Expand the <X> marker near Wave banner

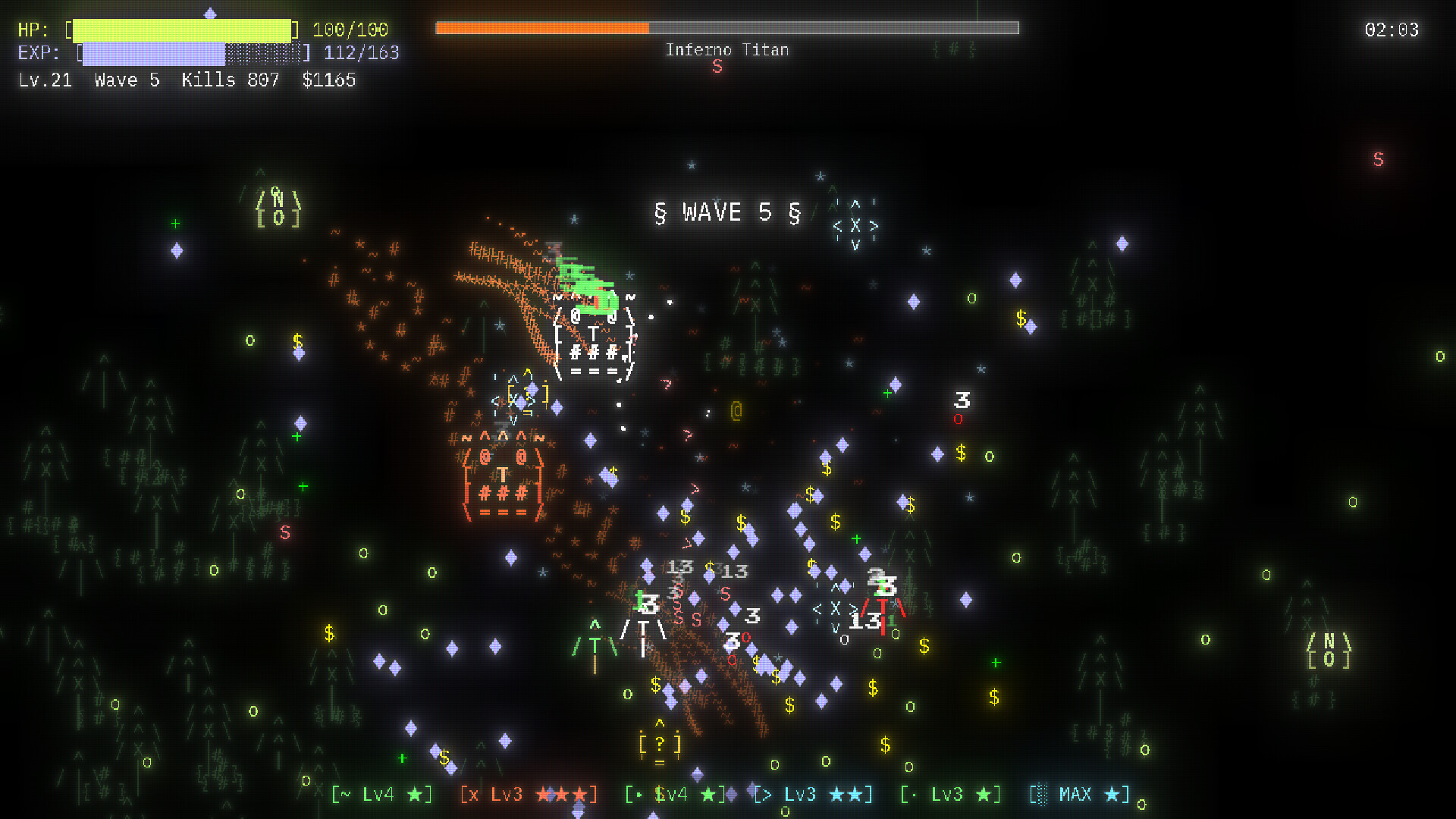(855, 225)
